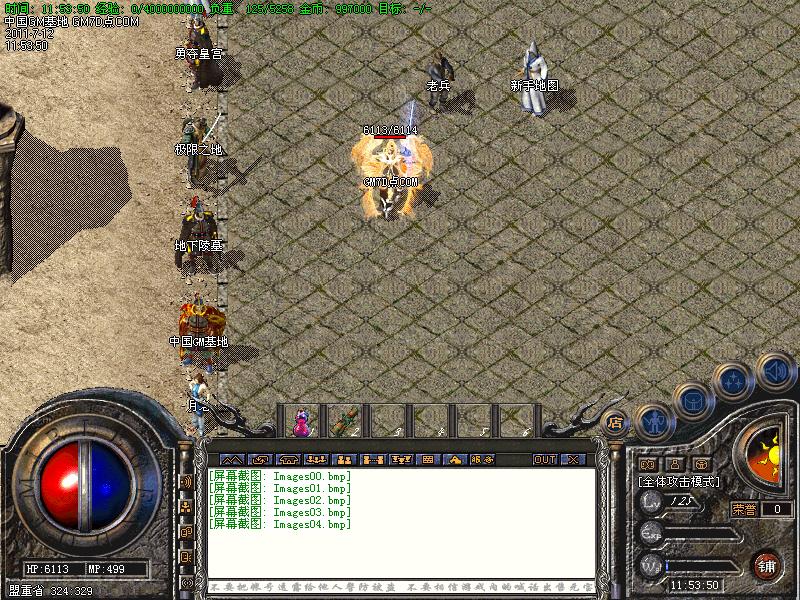Click the red 铺 stall button

(x=767, y=563)
